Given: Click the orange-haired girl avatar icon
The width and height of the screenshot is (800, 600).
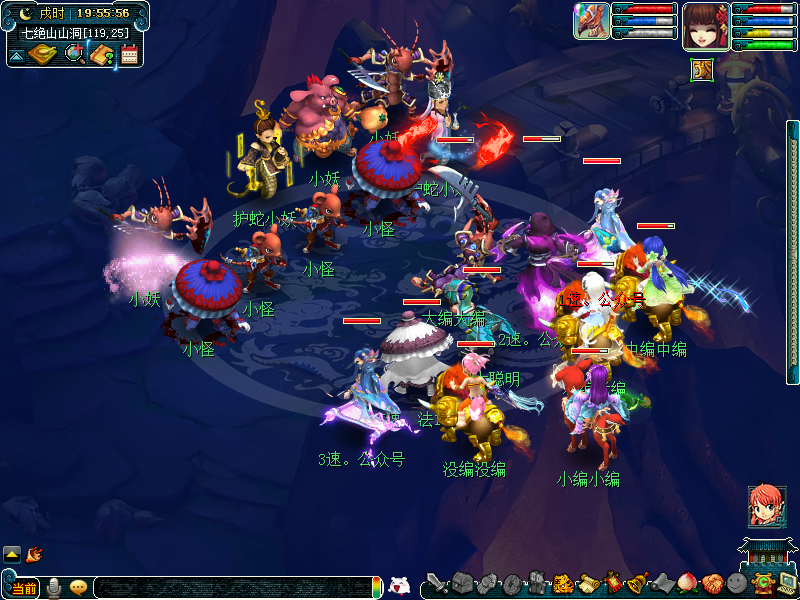Looking at the screenshot, I should coord(766,506).
